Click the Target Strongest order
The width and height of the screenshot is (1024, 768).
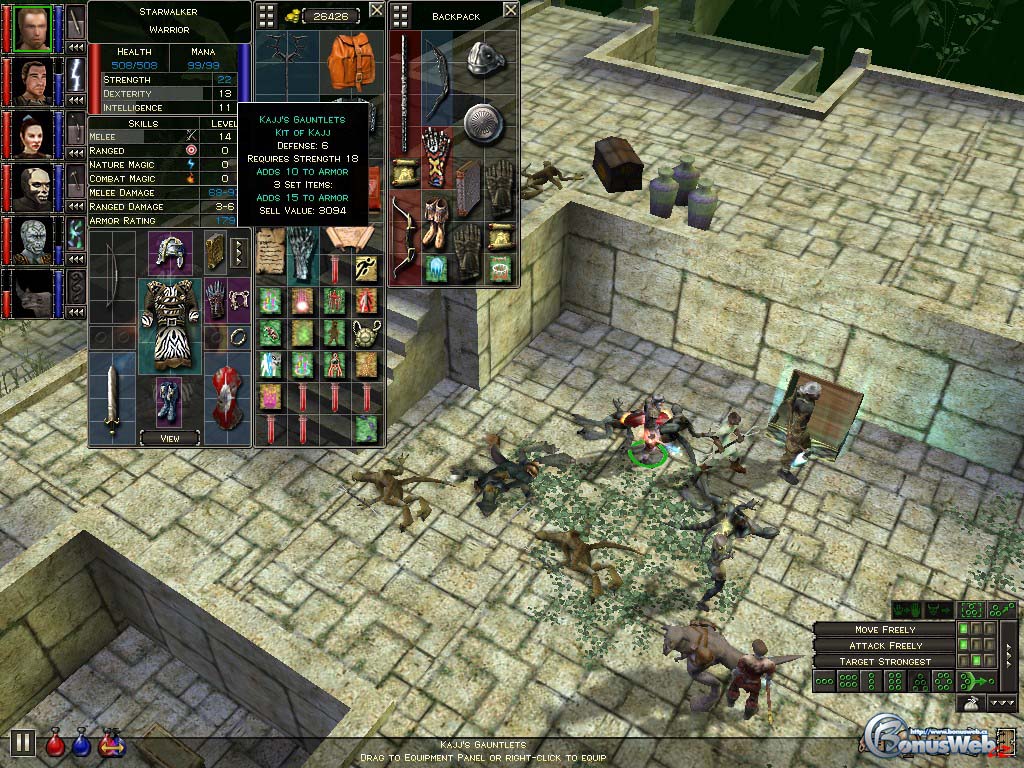(884, 661)
